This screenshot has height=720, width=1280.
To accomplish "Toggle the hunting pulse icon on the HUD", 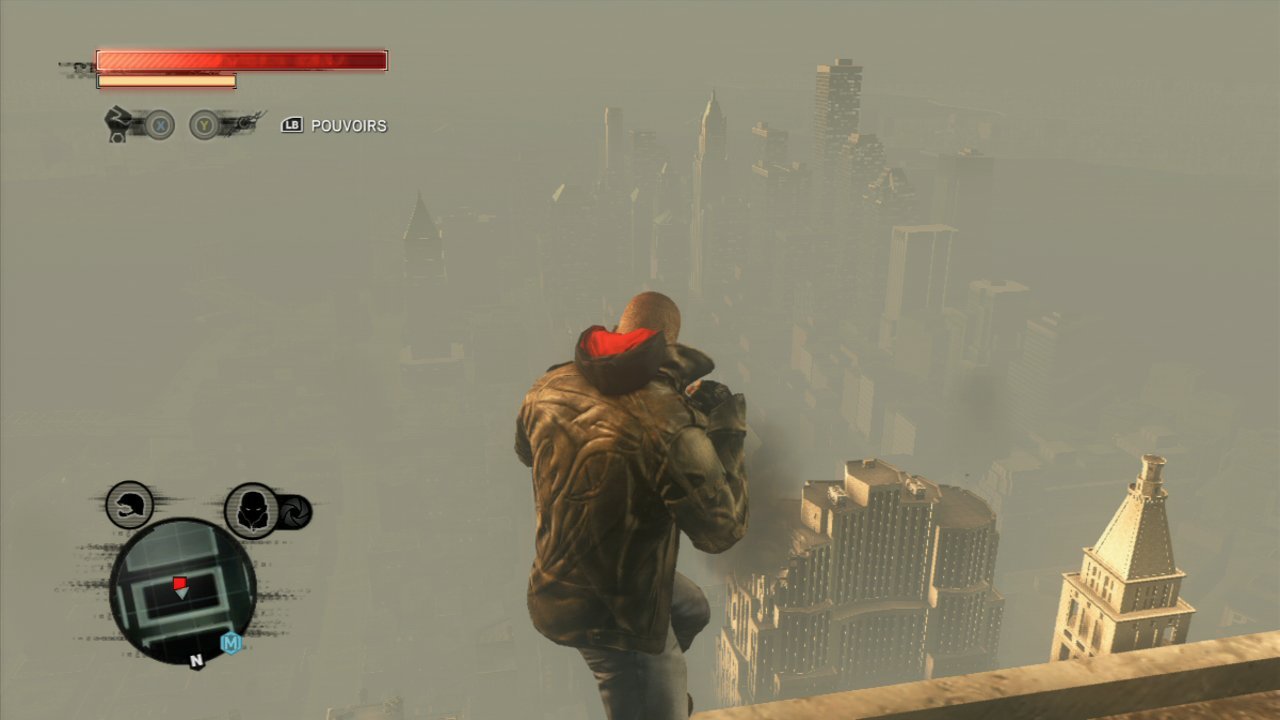I will click(251, 510).
